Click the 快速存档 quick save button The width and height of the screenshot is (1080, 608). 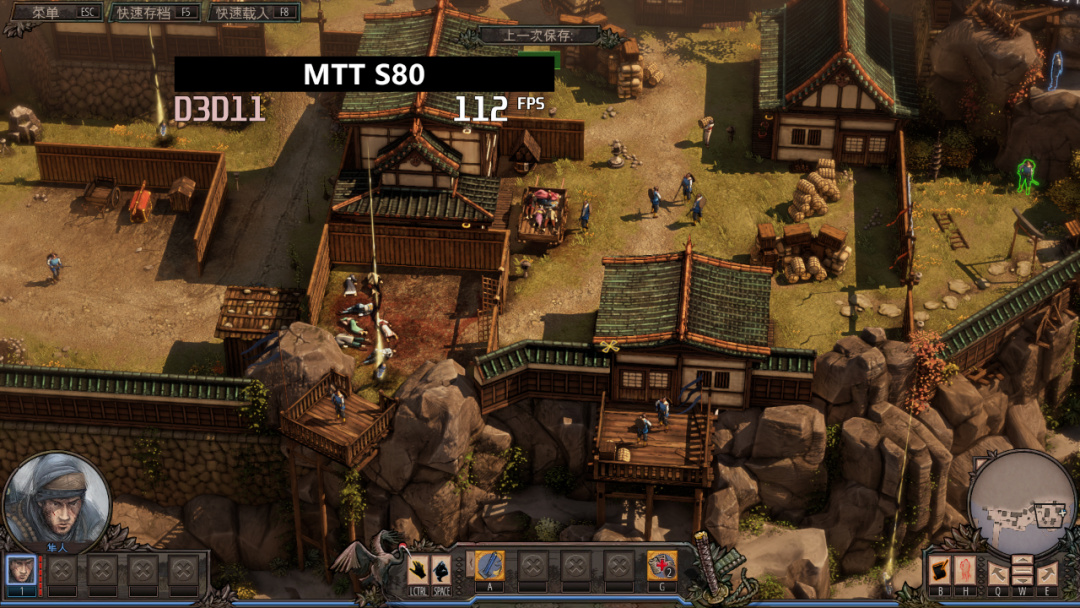pyautogui.click(x=155, y=13)
